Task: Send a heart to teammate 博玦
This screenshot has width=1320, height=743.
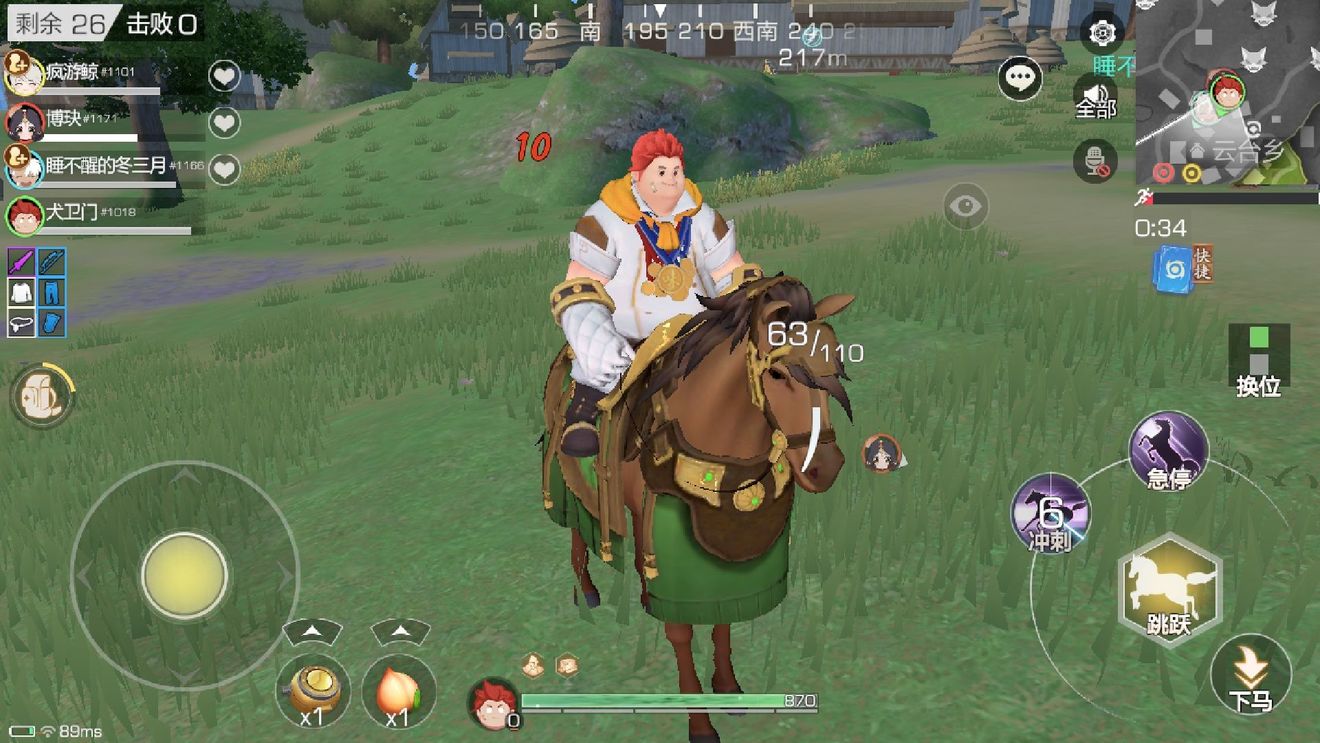Action: pos(224,122)
